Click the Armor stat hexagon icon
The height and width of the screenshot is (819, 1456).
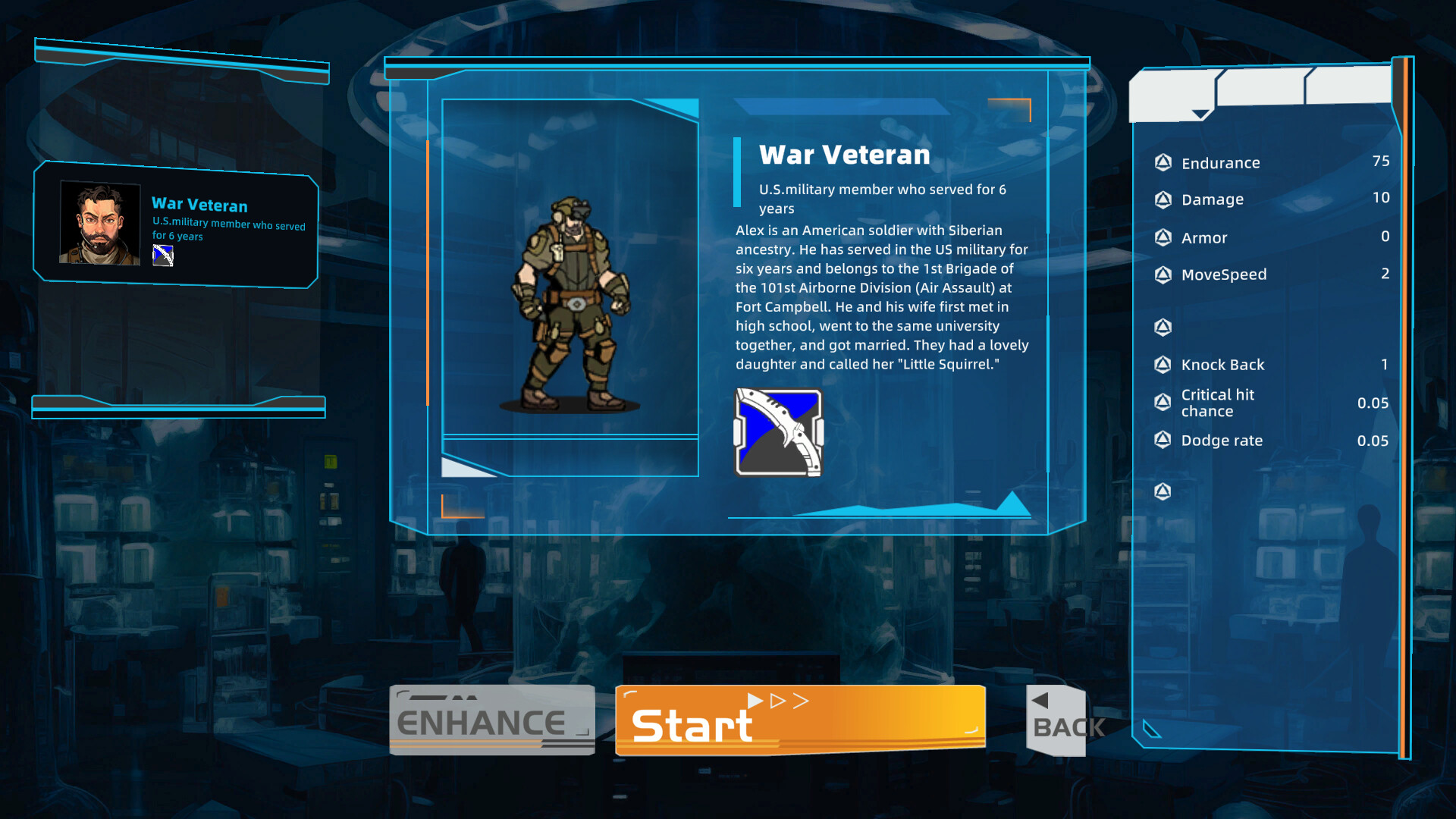coord(1163,237)
